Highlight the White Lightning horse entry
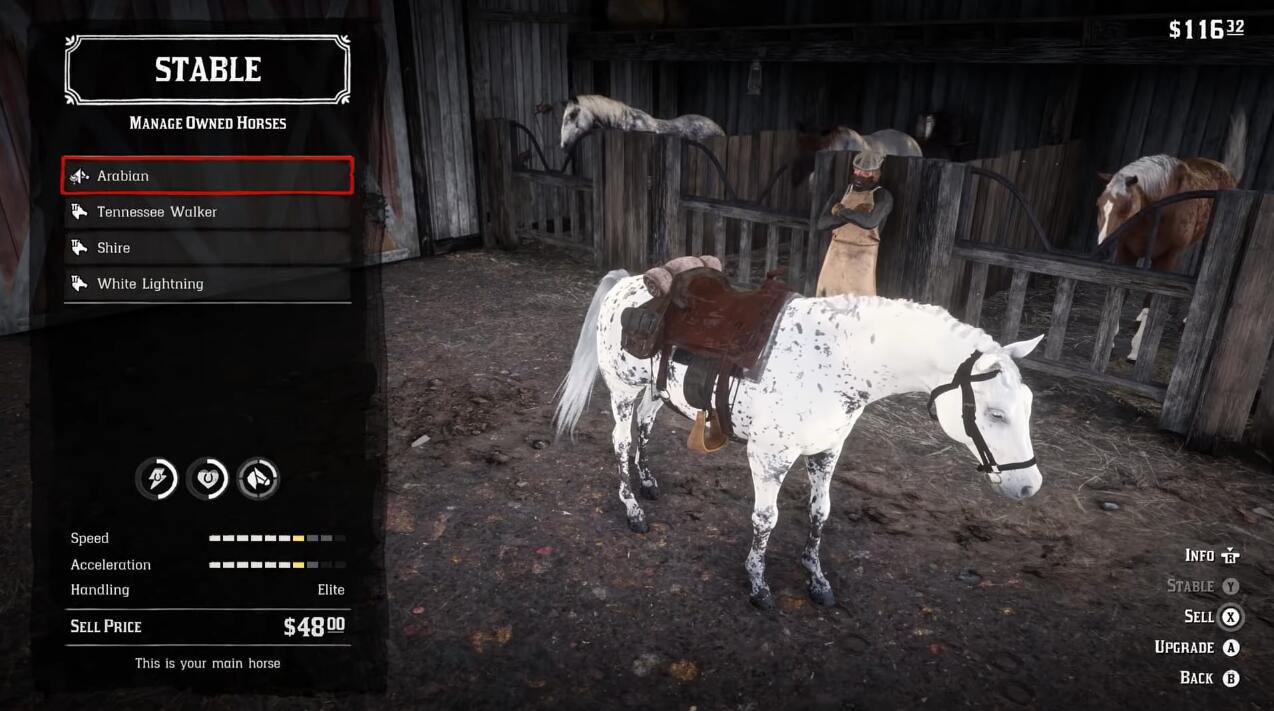The height and width of the screenshot is (711, 1274). pyautogui.click(x=207, y=284)
